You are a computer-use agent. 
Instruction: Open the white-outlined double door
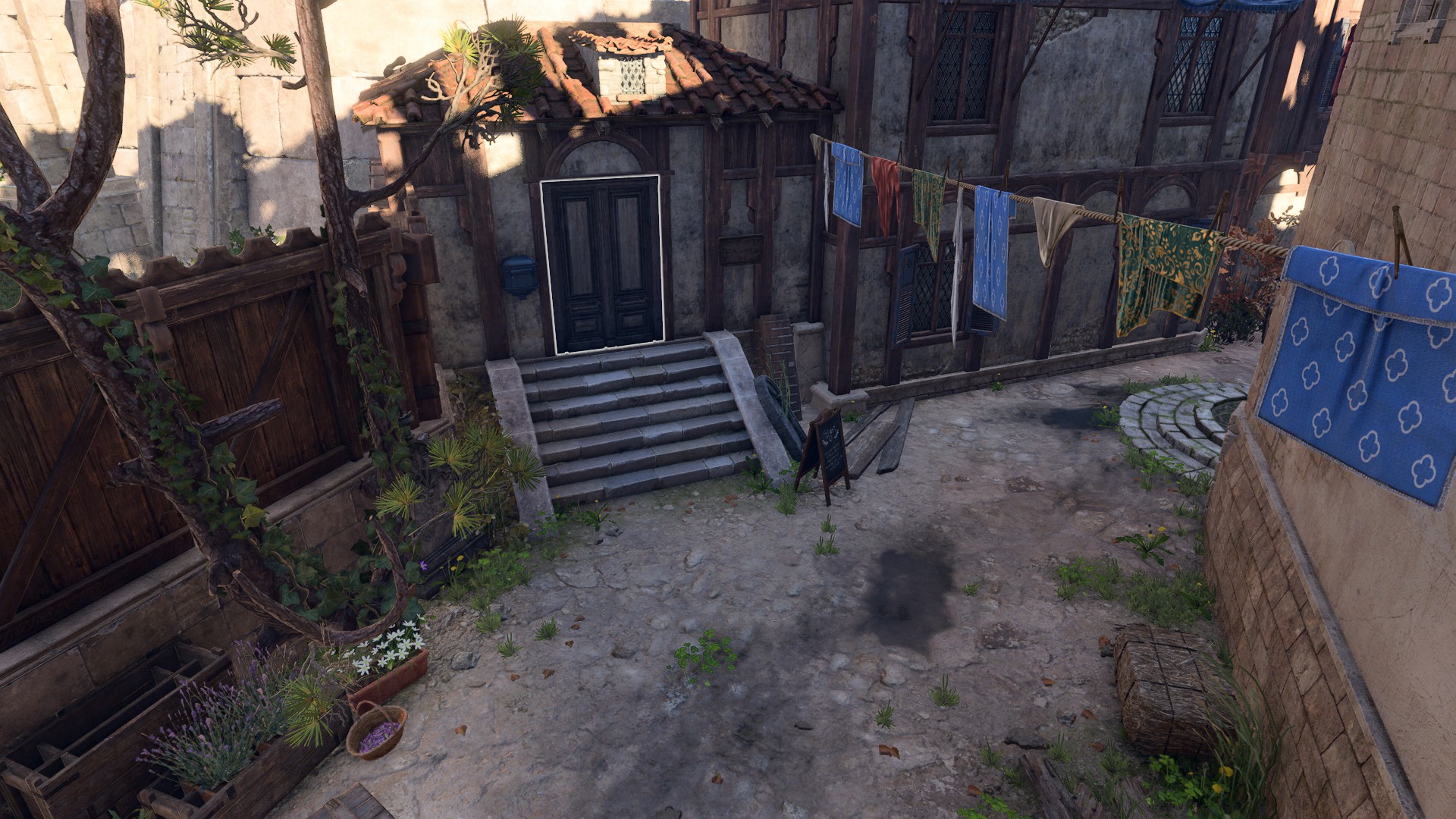(x=604, y=264)
